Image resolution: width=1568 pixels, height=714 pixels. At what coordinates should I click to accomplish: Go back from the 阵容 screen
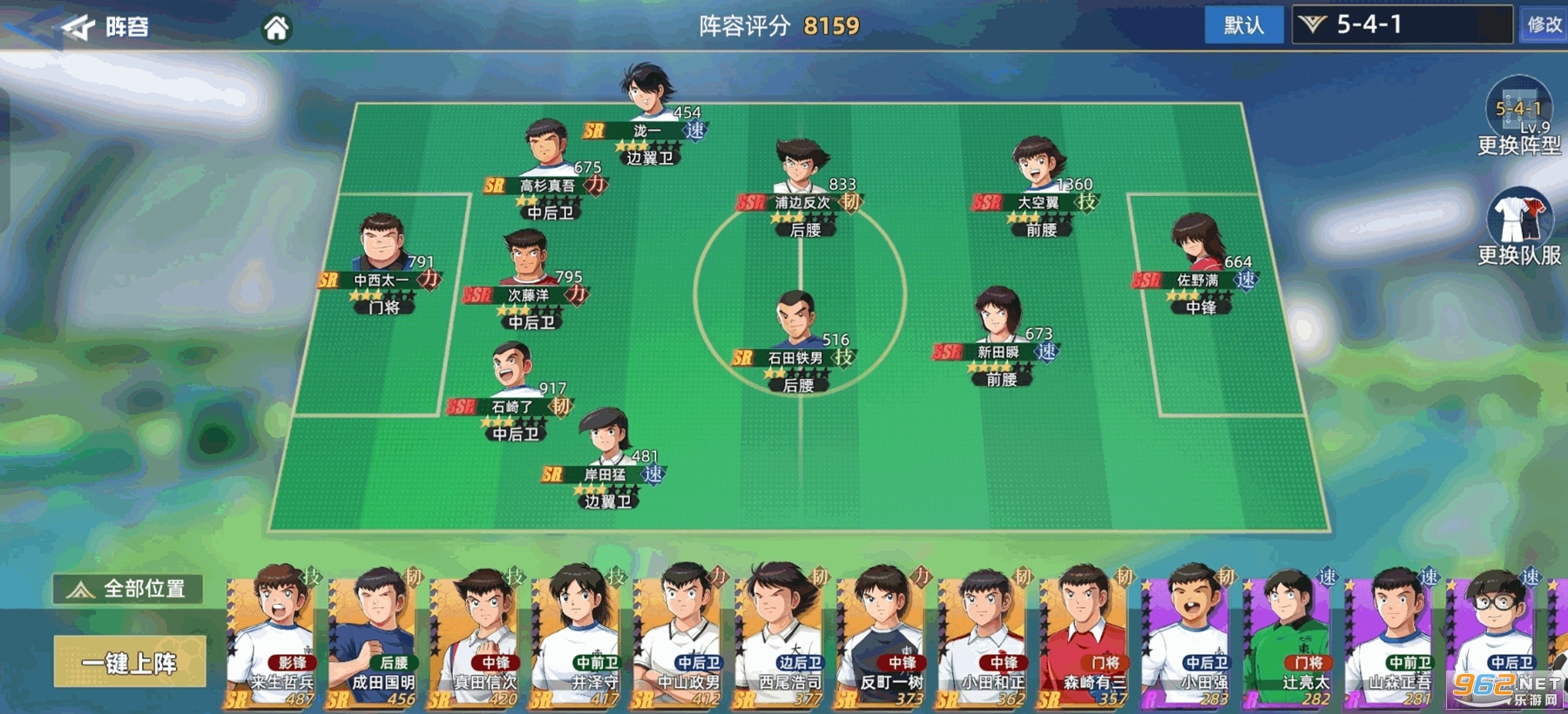tap(78, 28)
